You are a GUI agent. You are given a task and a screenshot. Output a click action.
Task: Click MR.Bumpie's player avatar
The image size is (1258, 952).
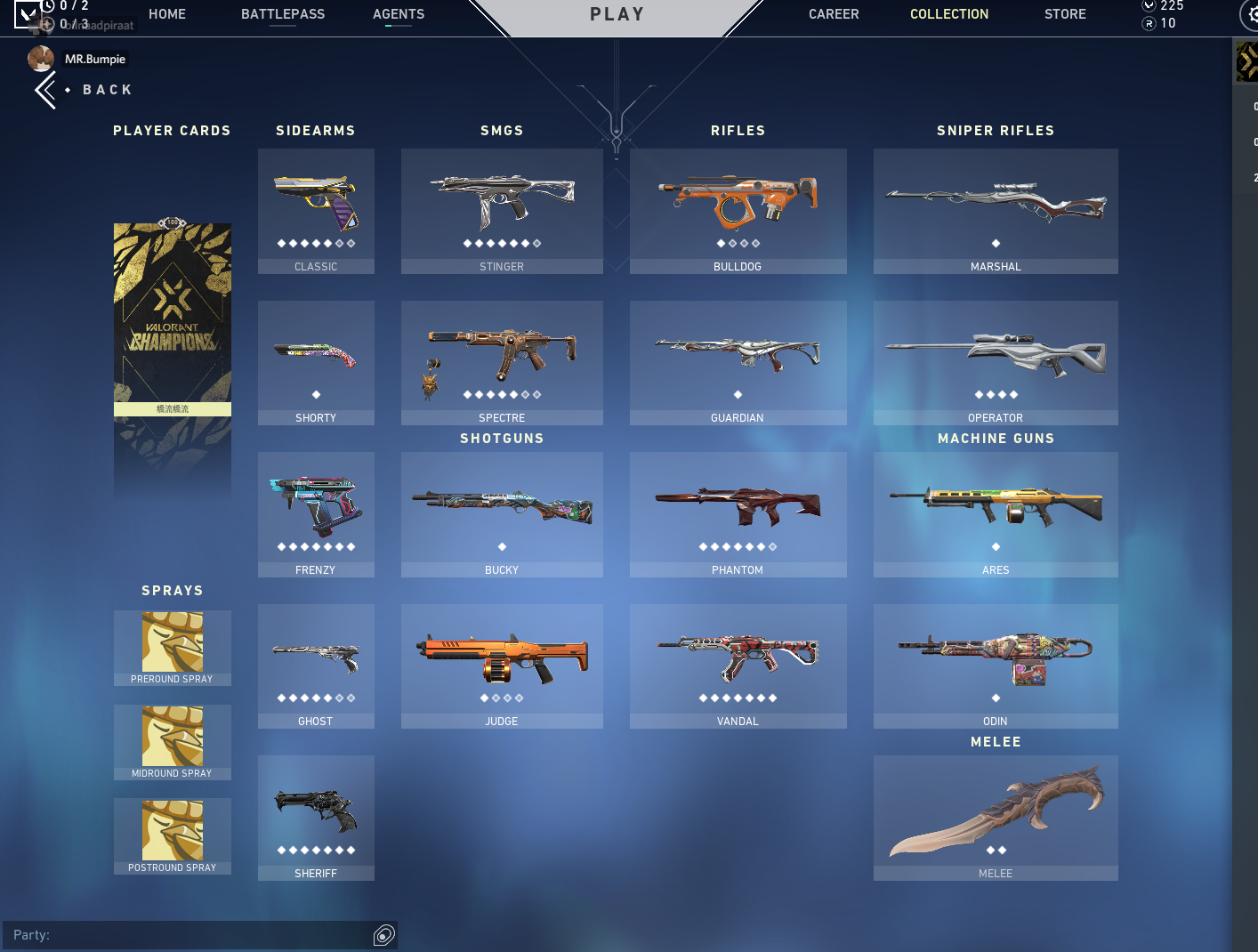[41, 58]
